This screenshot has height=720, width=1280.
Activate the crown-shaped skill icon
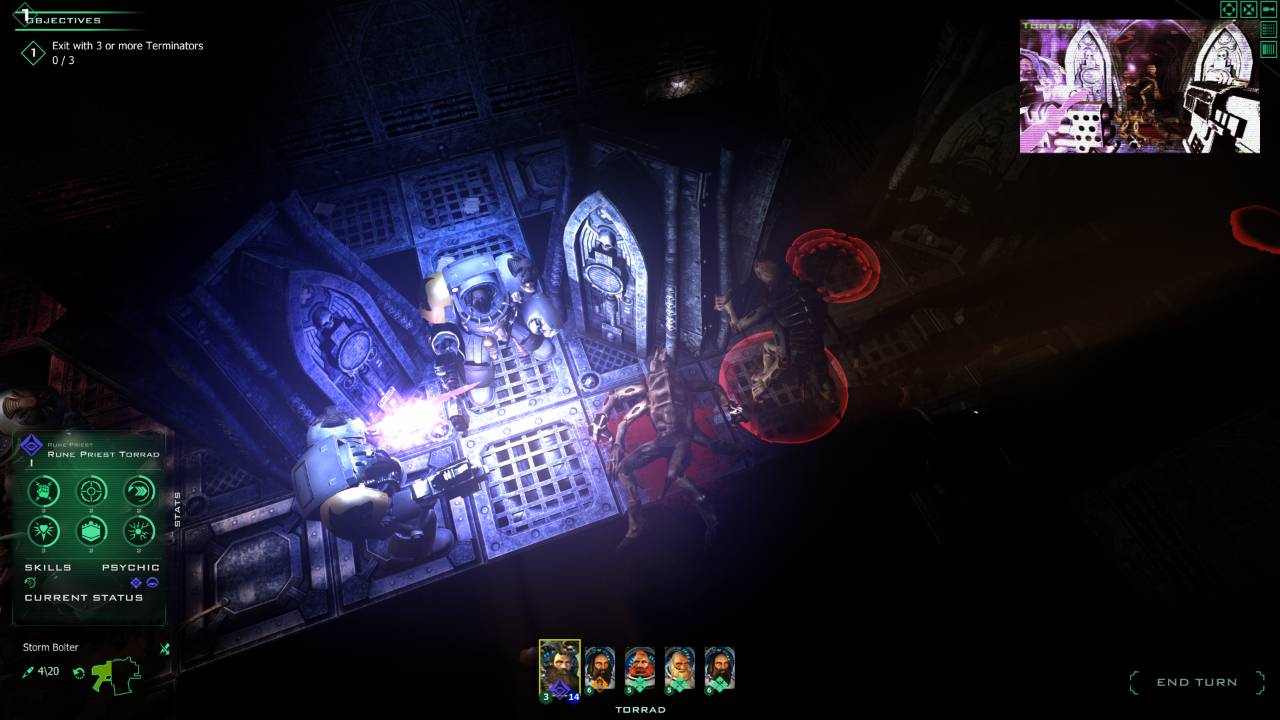92,531
